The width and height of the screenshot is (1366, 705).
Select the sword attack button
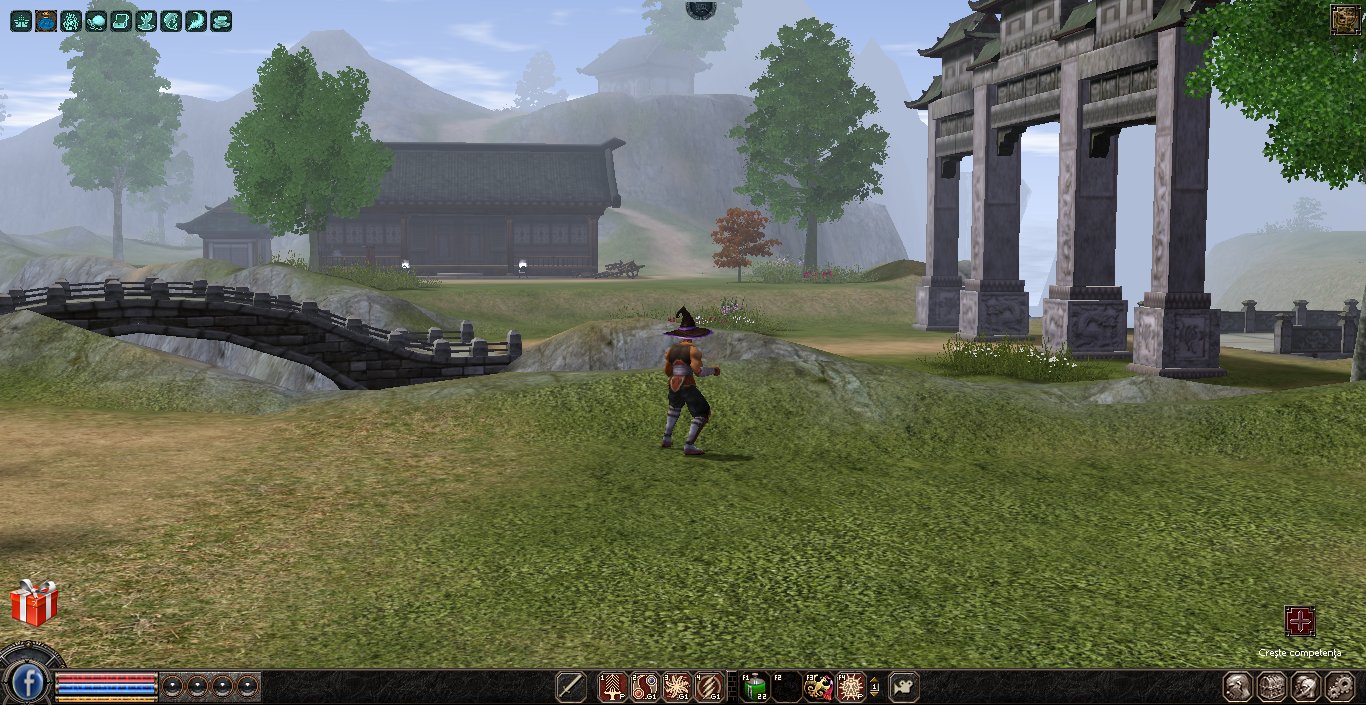(571, 687)
